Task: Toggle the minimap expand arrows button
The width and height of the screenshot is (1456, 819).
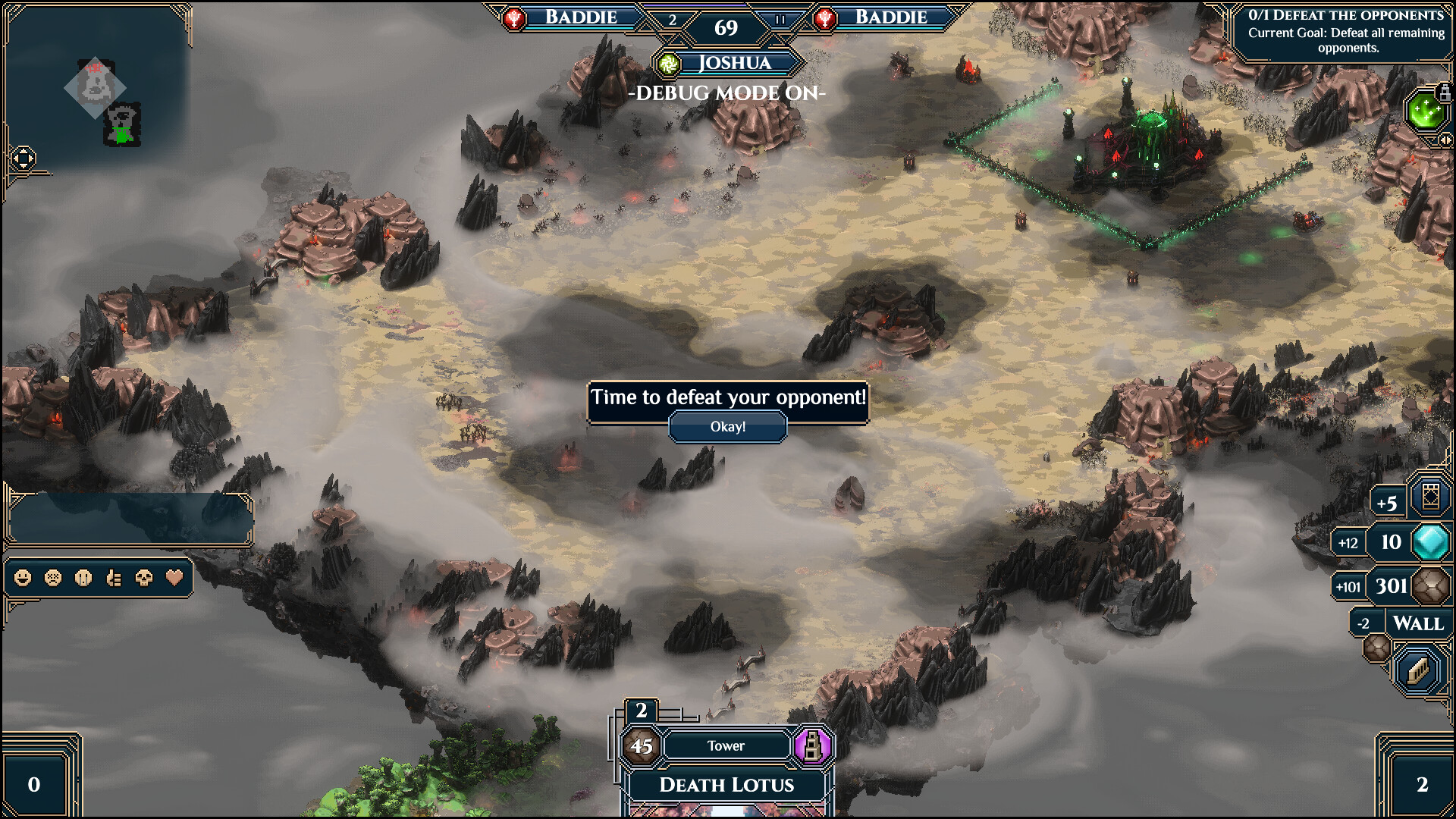Action: [23, 158]
